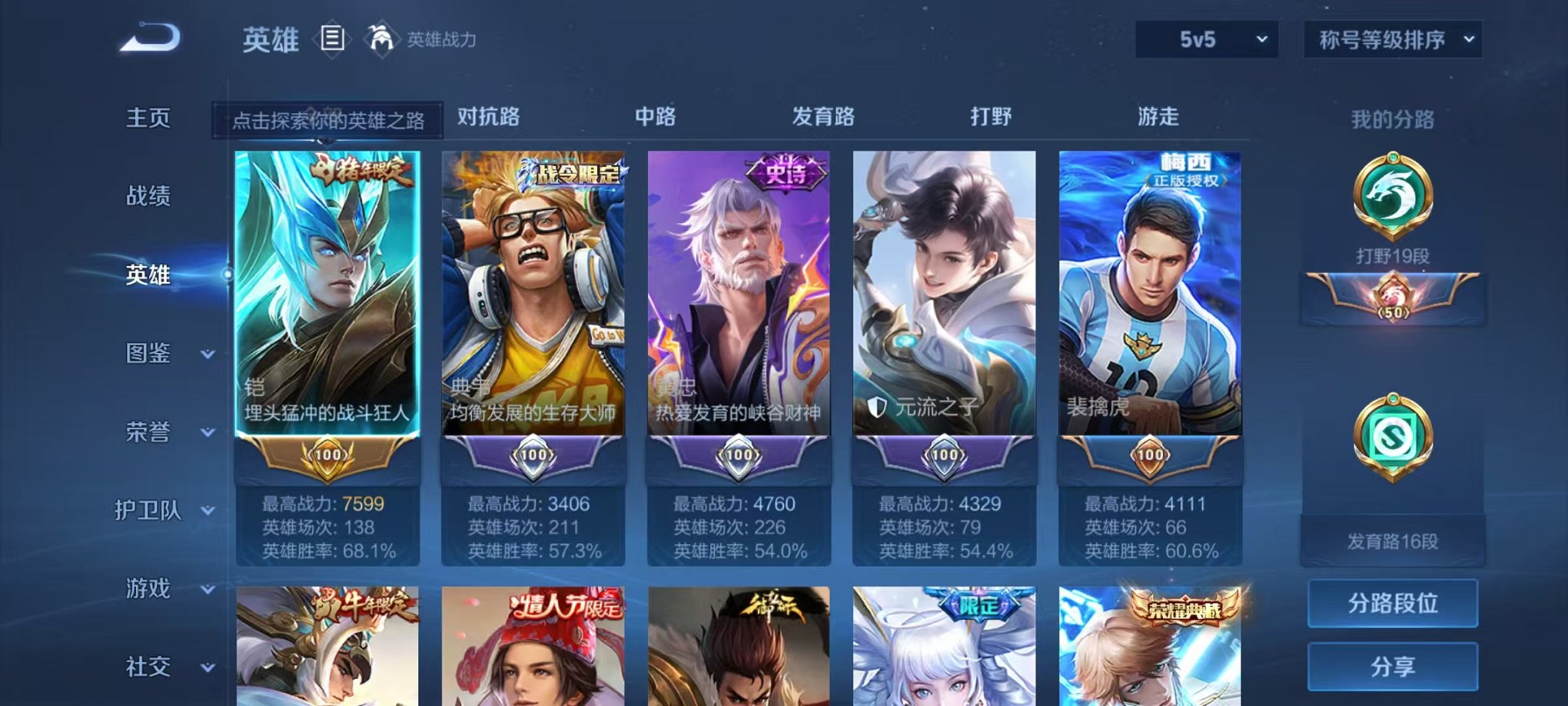
Task: Open the hero list icon beside 英雄 title
Action: [x=334, y=38]
